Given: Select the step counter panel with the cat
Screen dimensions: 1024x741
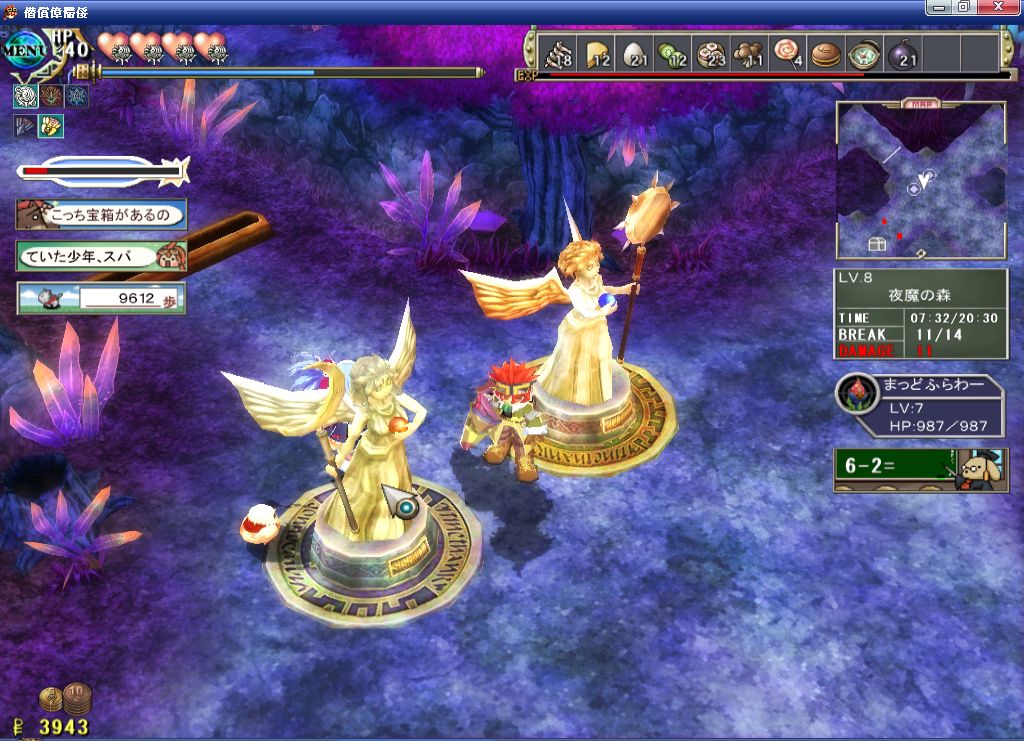Looking at the screenshot, I should (x=101, y=297).
